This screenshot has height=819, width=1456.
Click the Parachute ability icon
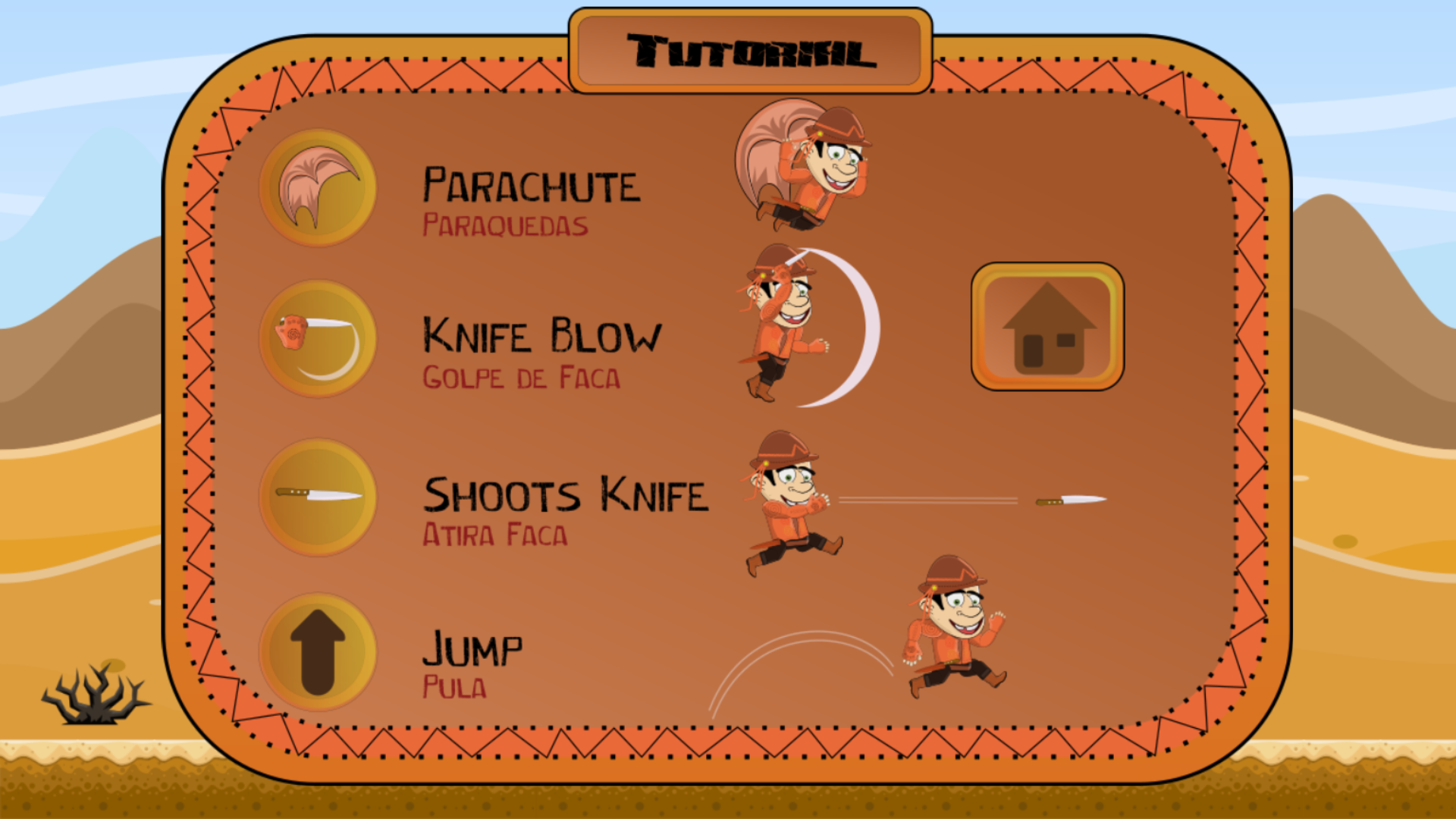[318, 188]
